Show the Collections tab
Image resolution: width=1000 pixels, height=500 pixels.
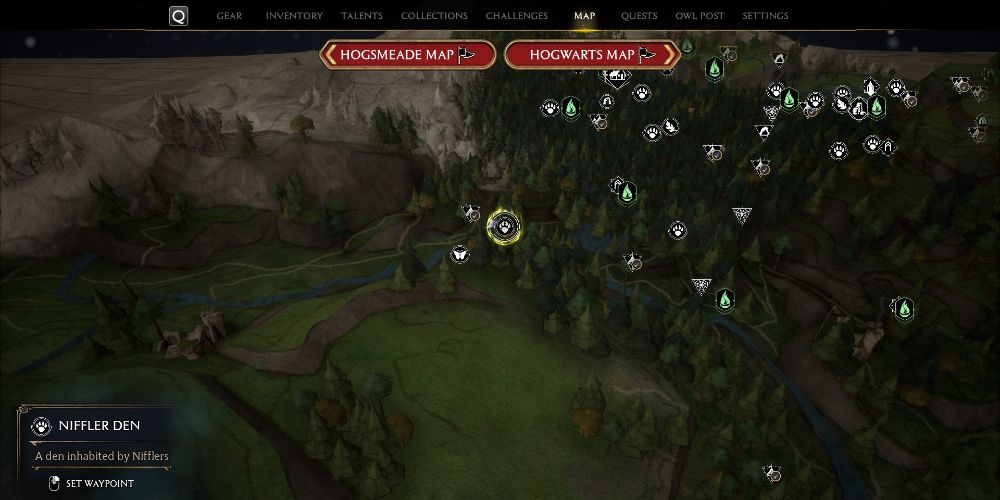click(434, 16)
